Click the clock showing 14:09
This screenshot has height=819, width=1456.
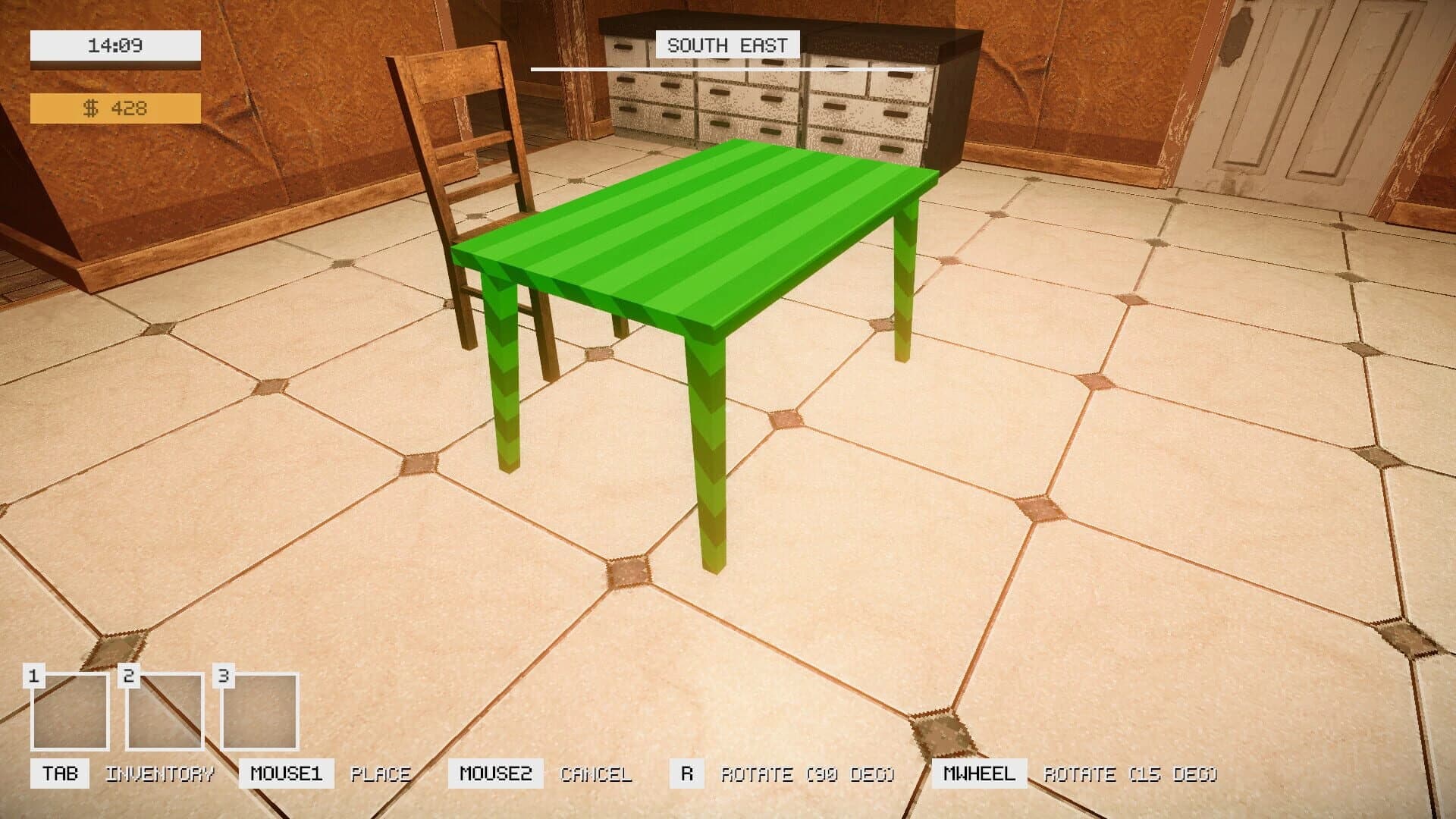click(x=114, y=44)
